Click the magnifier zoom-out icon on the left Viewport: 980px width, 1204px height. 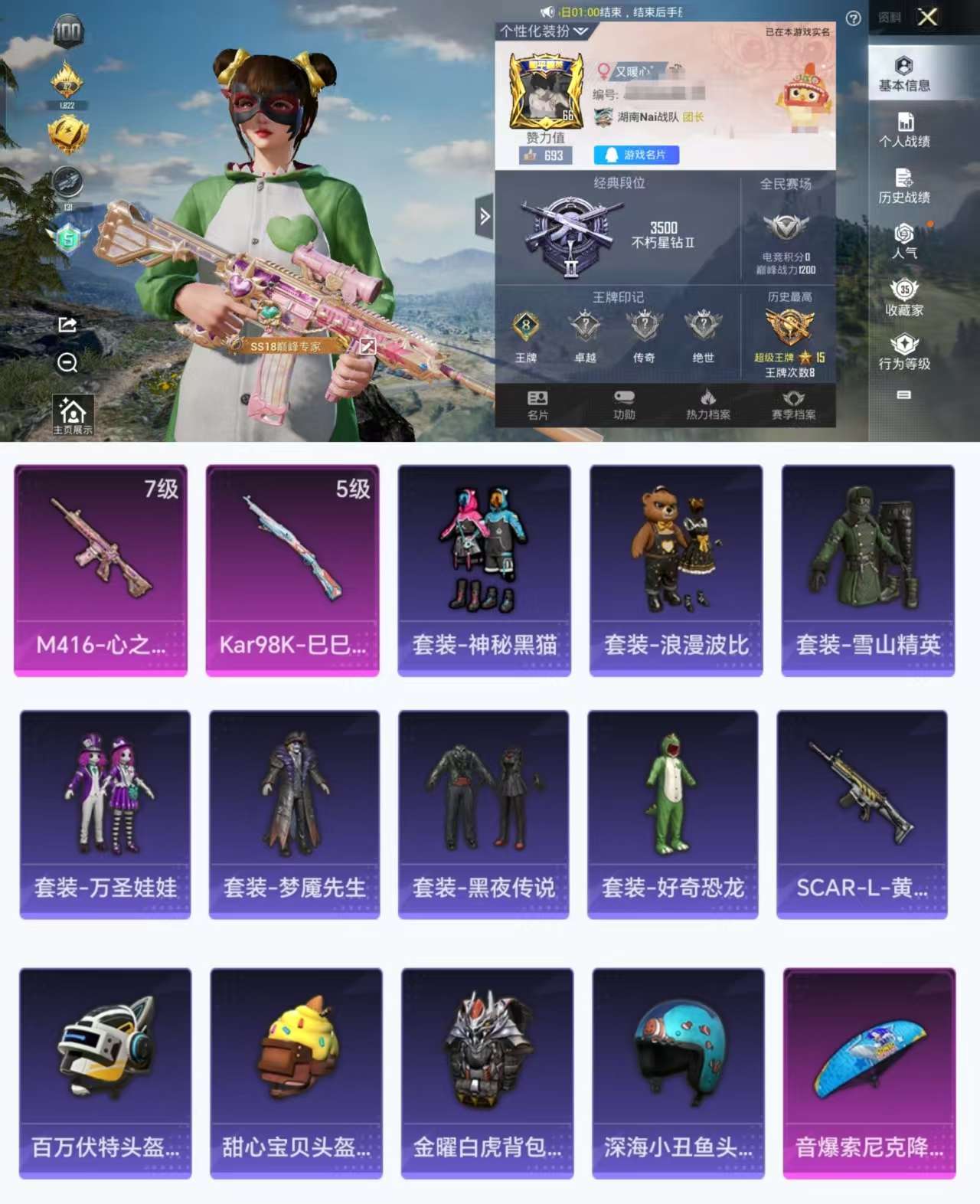[x=67, y=362]
